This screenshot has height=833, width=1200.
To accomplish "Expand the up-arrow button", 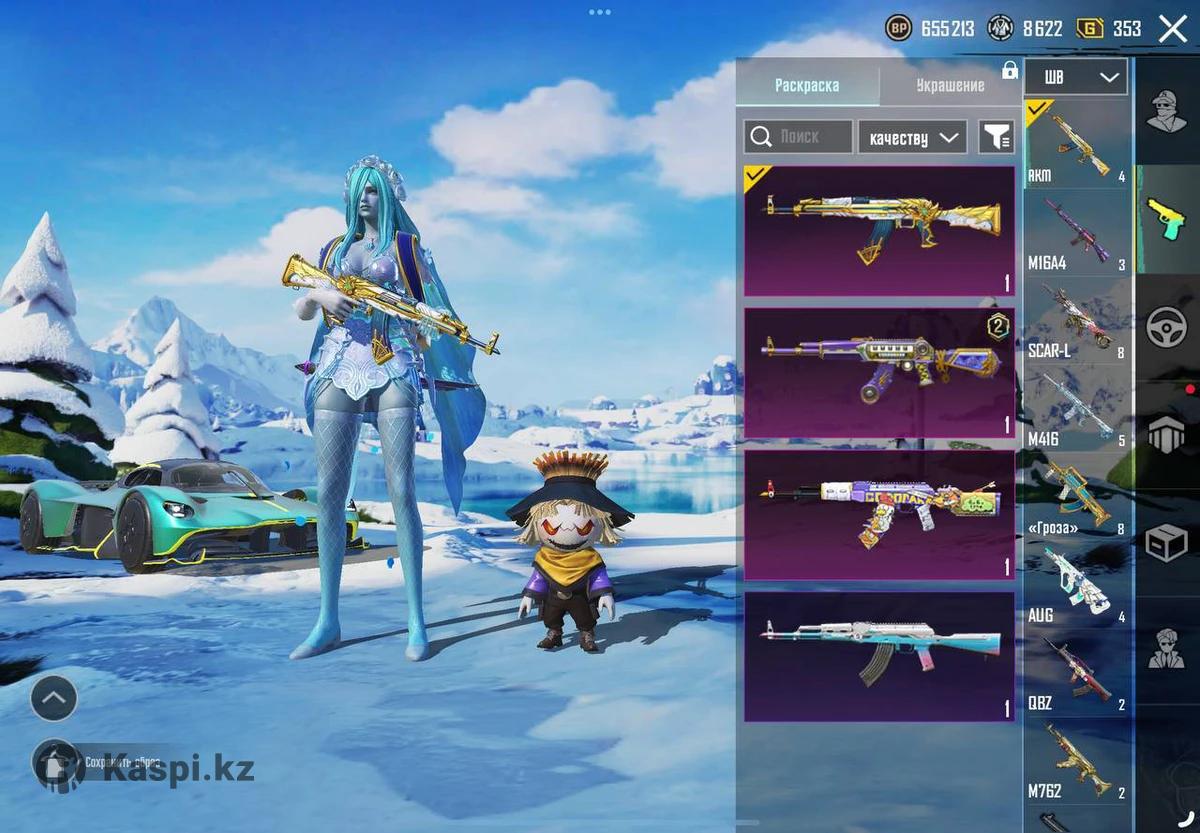I will [x=54, y=697].
